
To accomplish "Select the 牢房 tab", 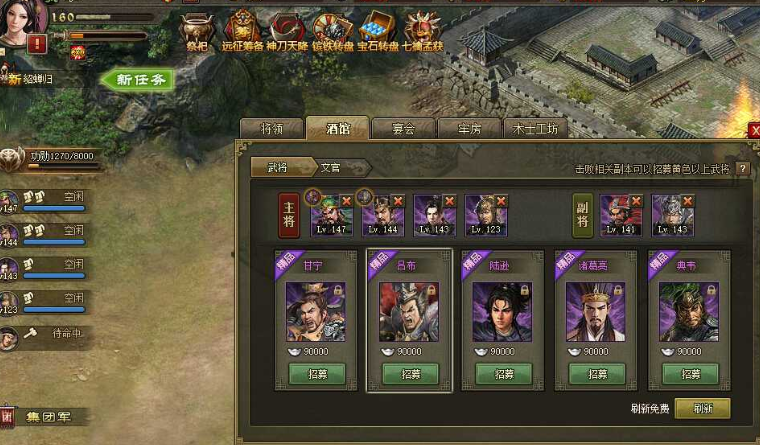I will click(x=470, y=129).
